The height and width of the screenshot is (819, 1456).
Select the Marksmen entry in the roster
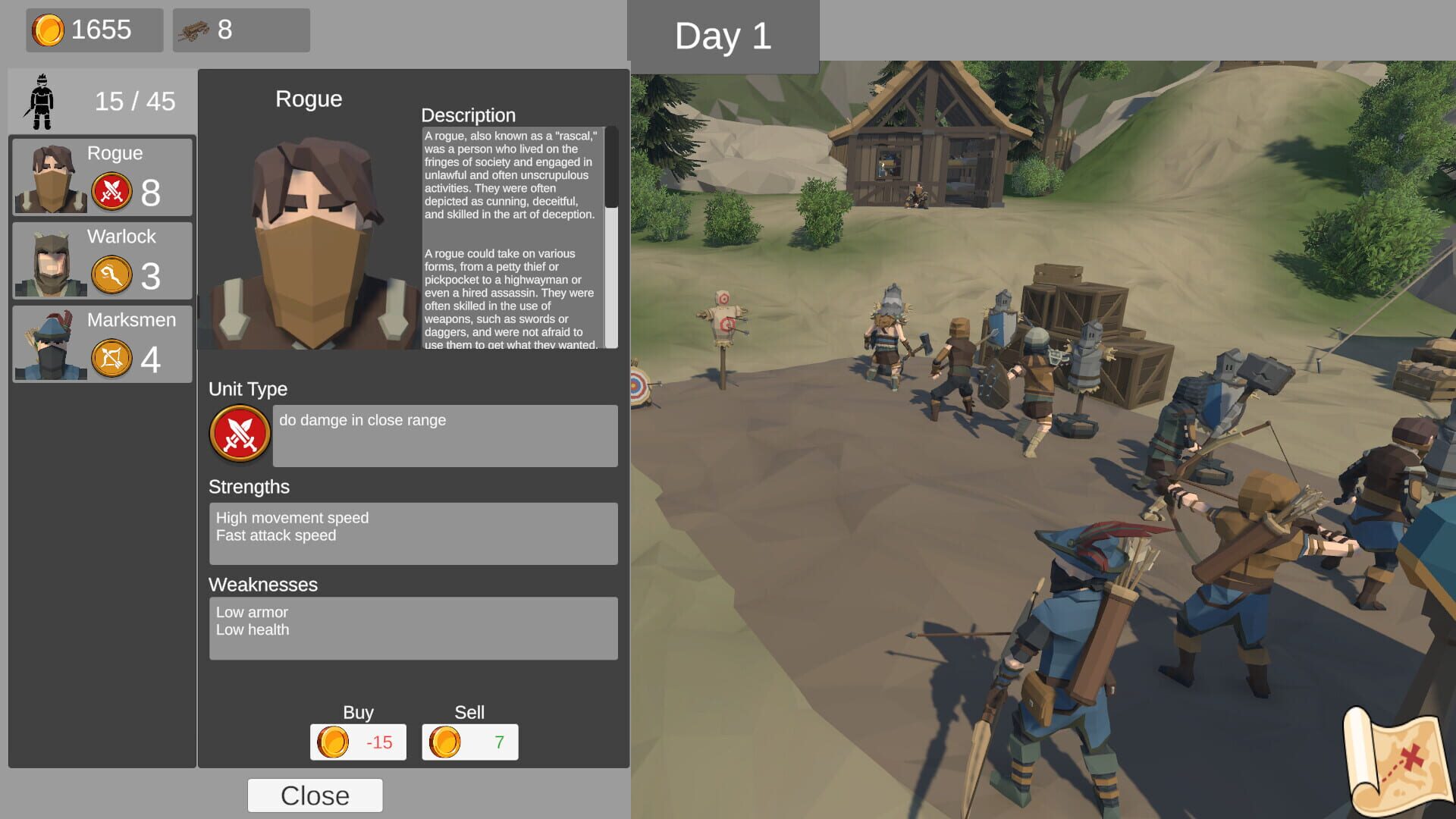point(102,344)
